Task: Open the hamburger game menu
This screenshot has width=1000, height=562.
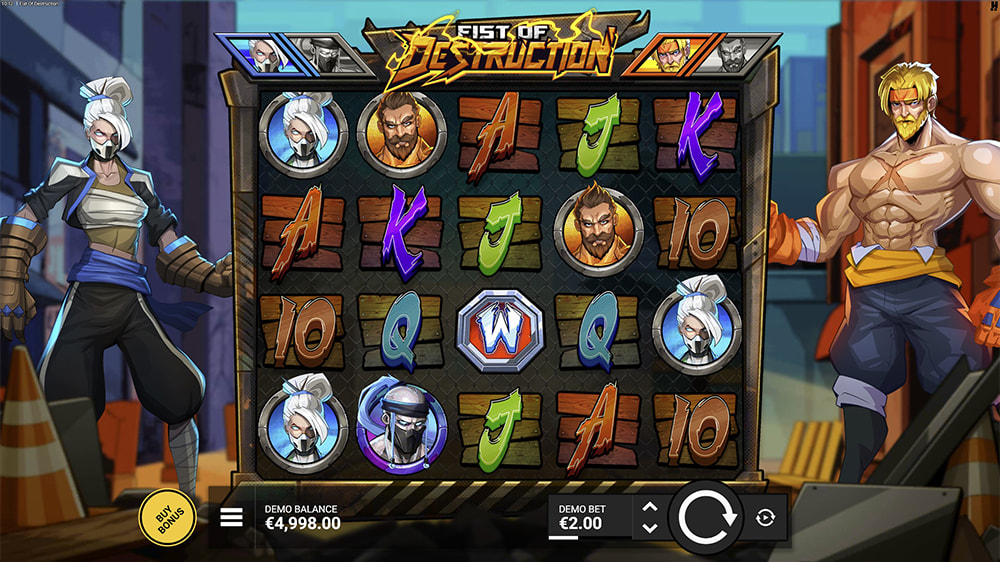Action: 232,518
